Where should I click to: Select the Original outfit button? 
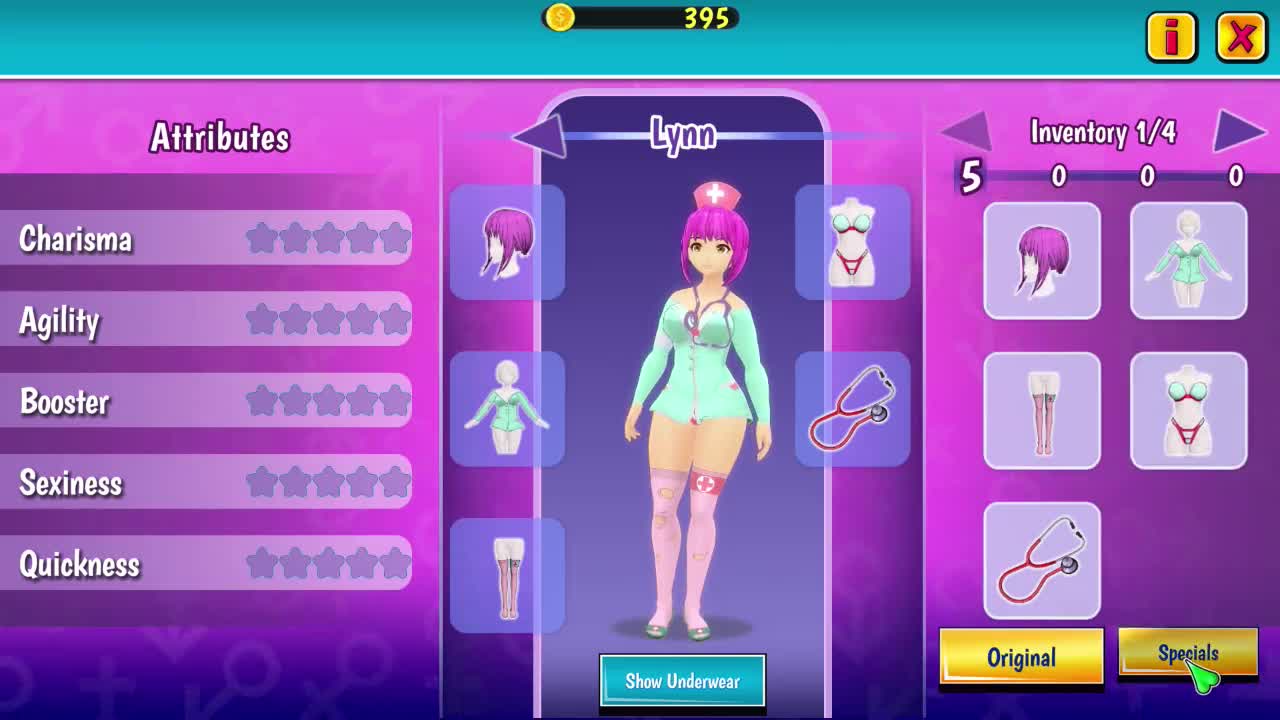click(1021, 657)
